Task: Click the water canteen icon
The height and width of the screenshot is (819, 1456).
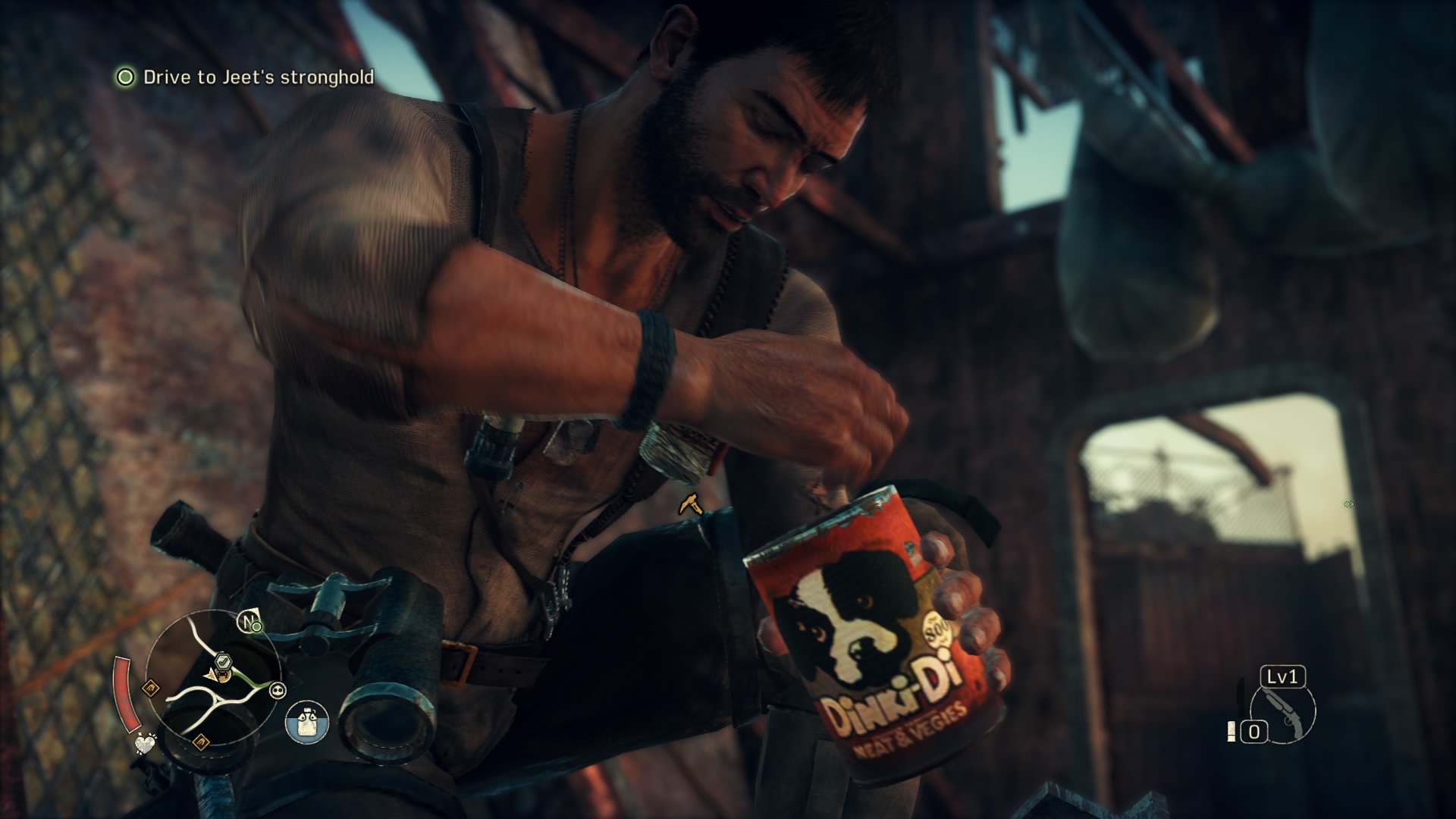Action: 307,721
